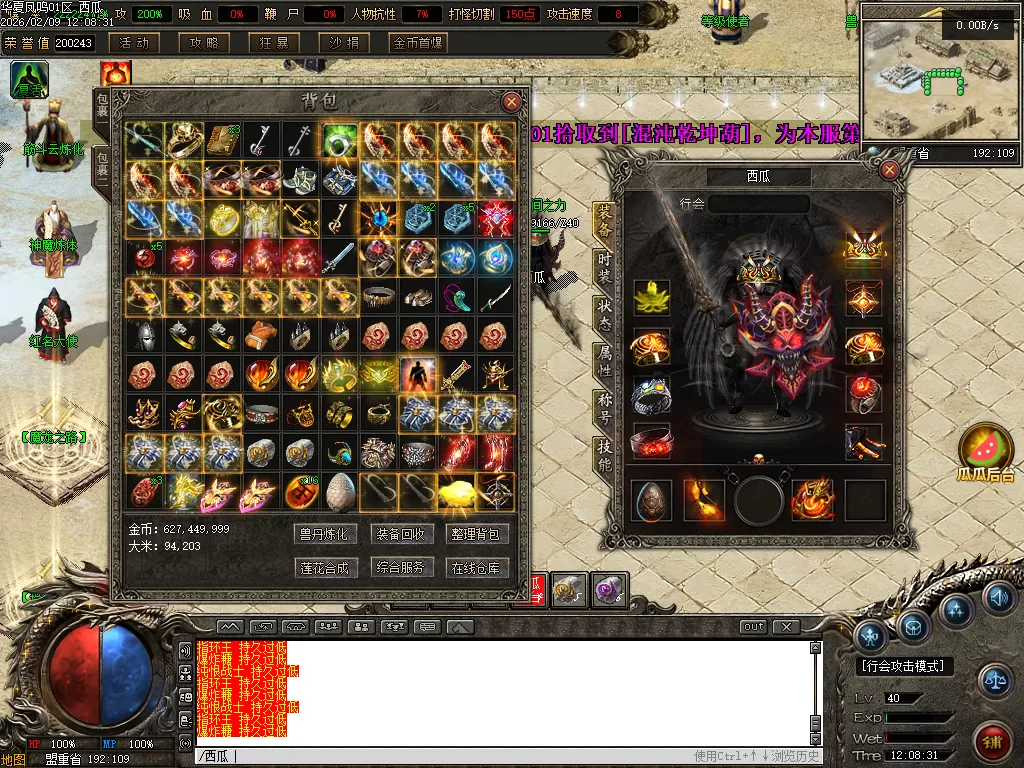The width and height of the screenshot is (1024, 768).
Task: Click the 兽丹炼化 button
Action: (324, 534)
